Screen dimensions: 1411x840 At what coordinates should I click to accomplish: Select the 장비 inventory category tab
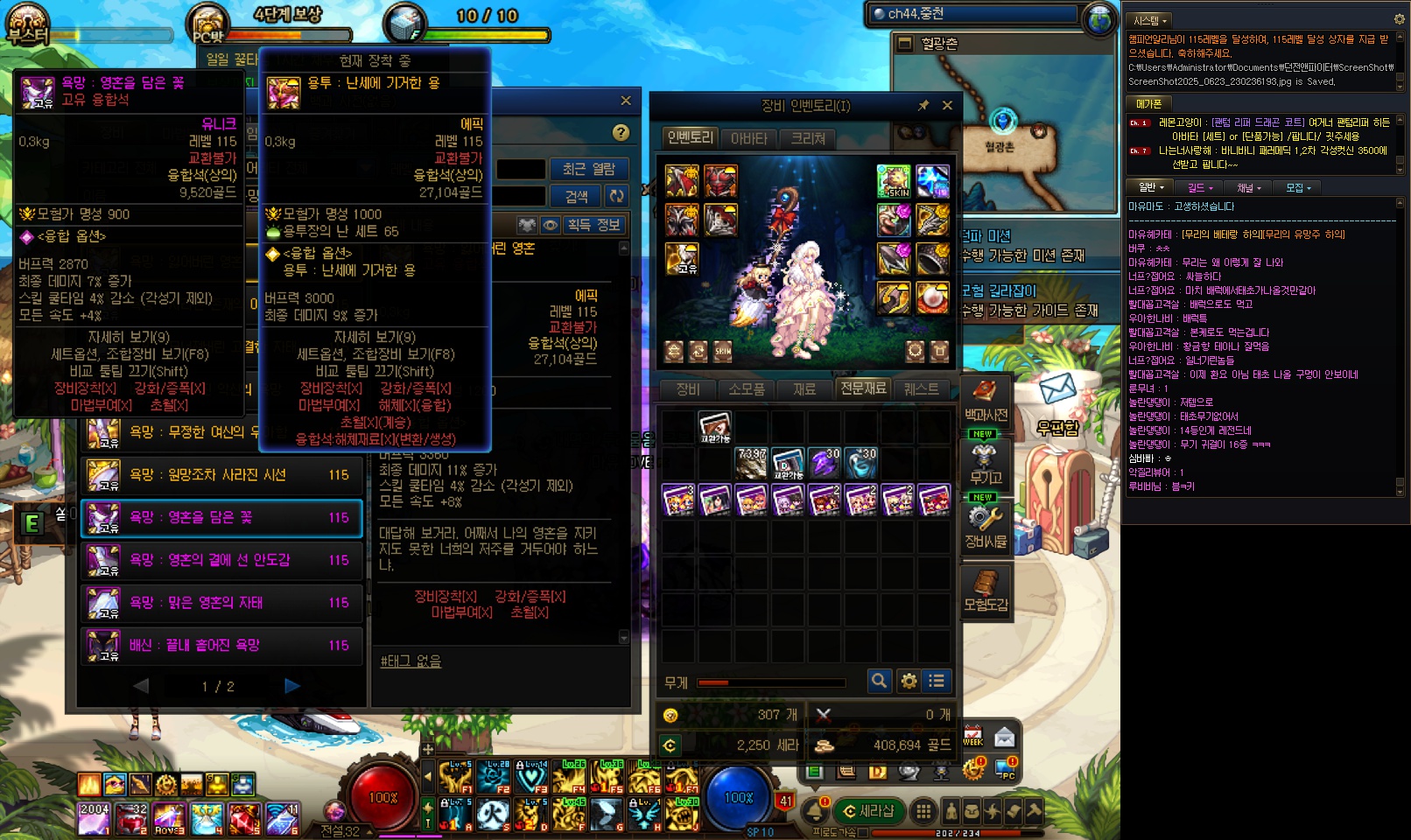(x=688, y=388)
